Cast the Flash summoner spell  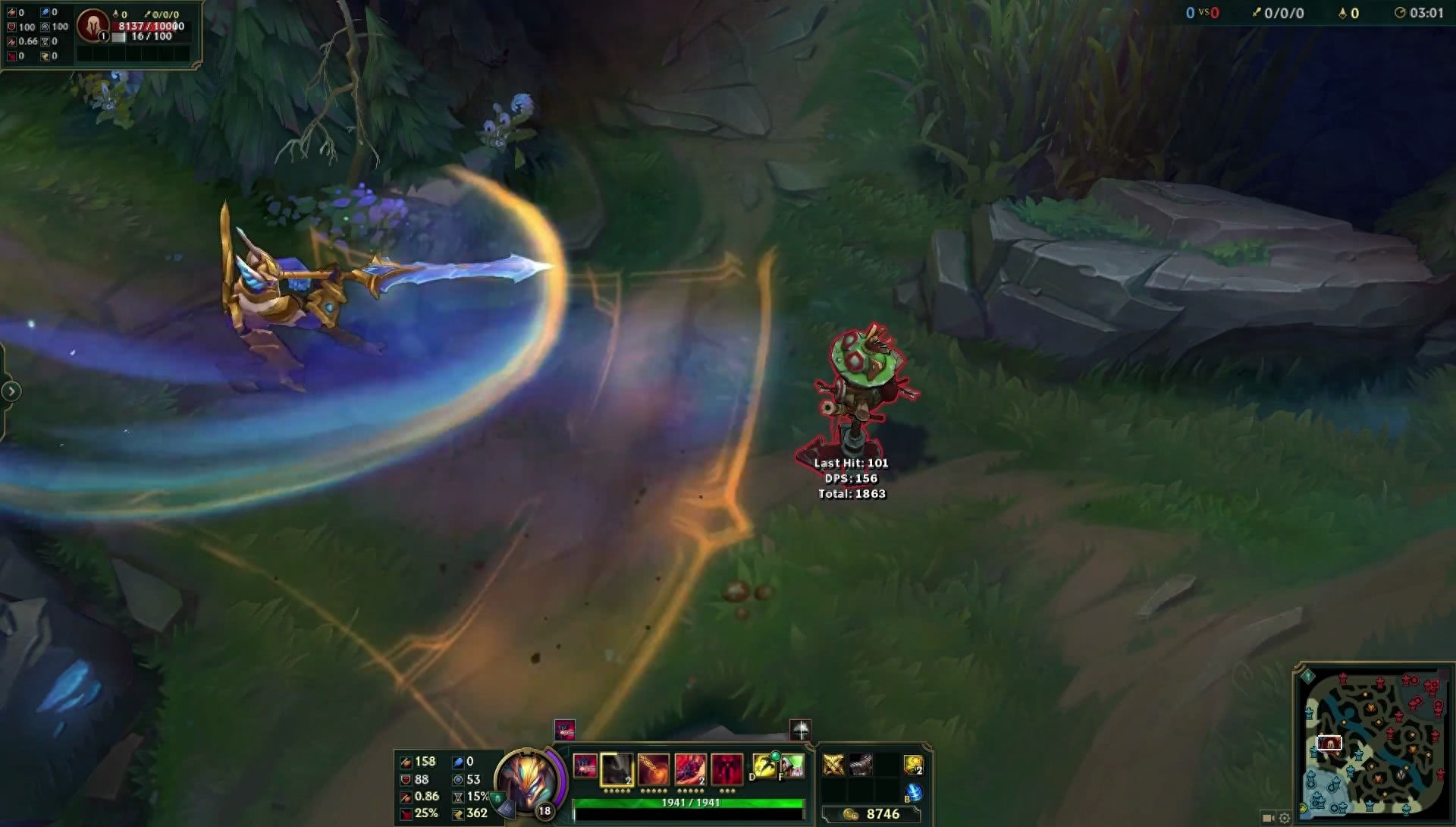[x=763, y=766]
